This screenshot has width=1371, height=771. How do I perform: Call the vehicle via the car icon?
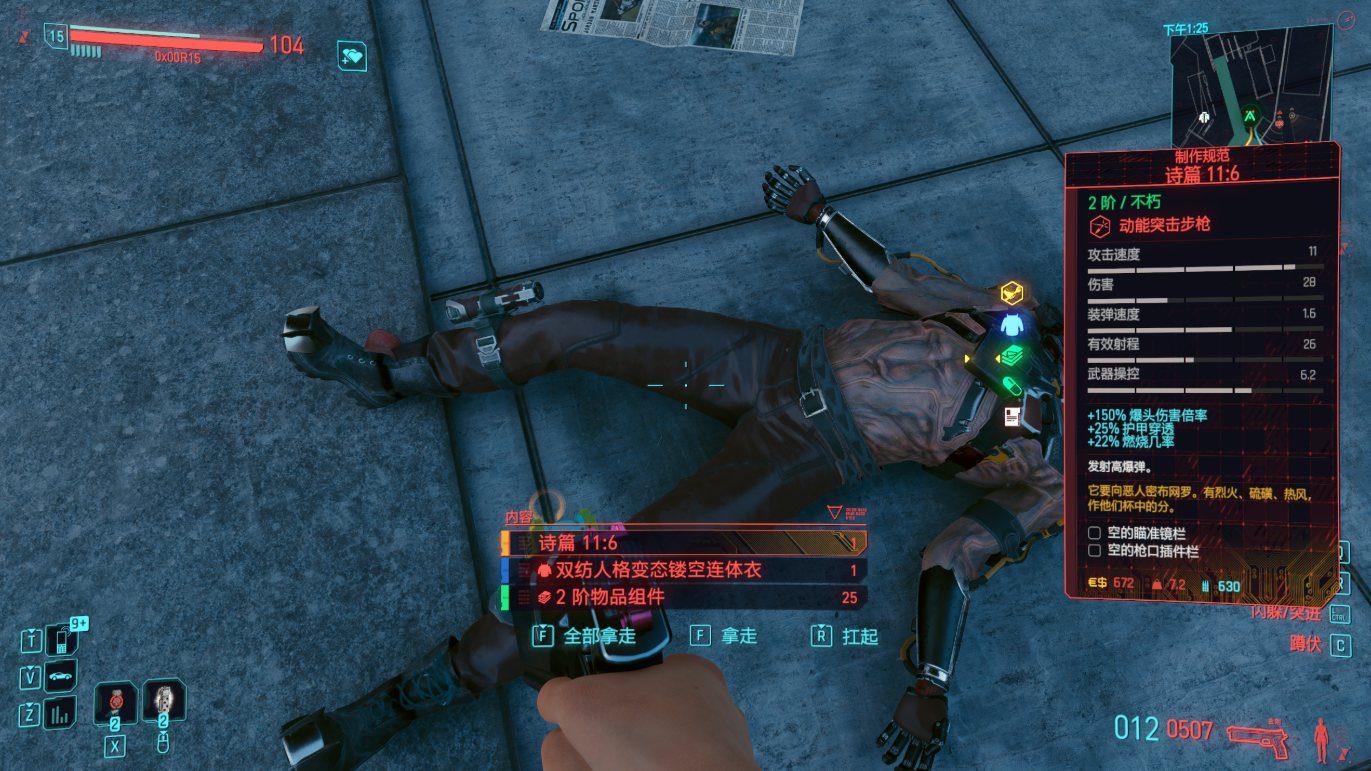coord(60,676)
